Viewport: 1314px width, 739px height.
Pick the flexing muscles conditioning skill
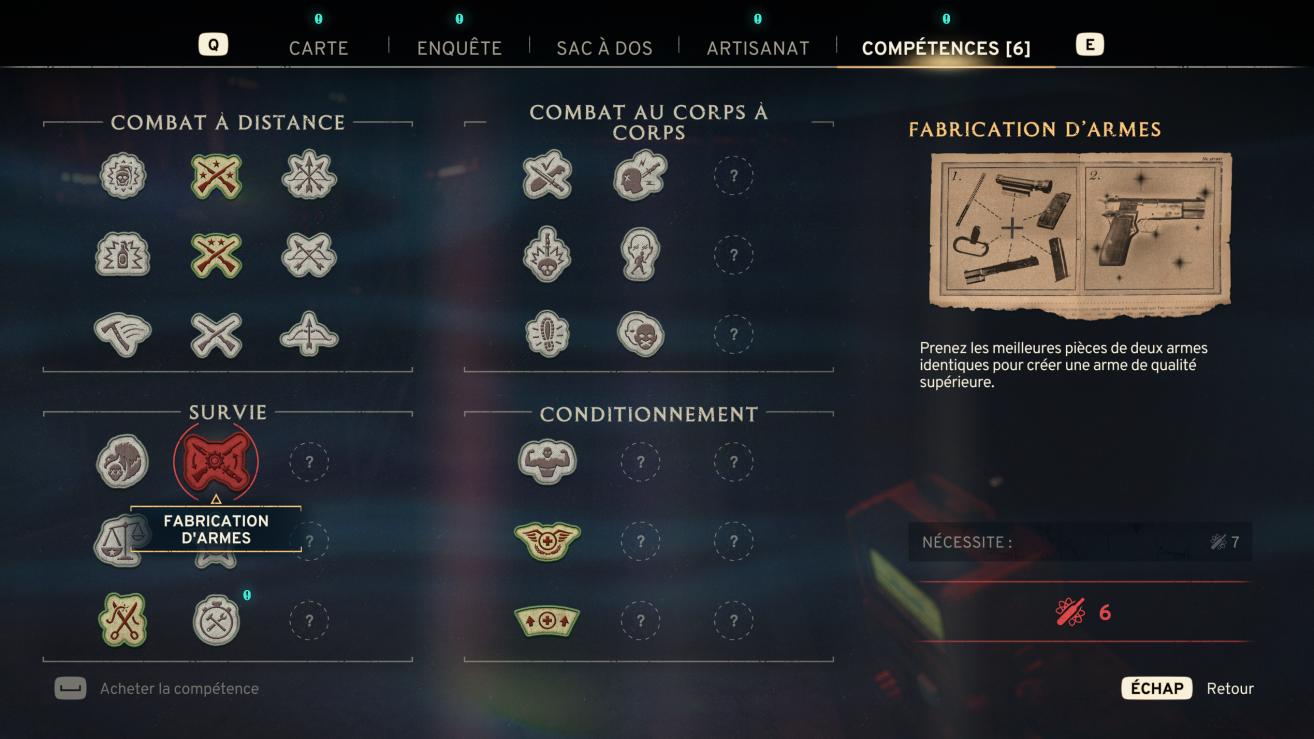tap(547, 461)
